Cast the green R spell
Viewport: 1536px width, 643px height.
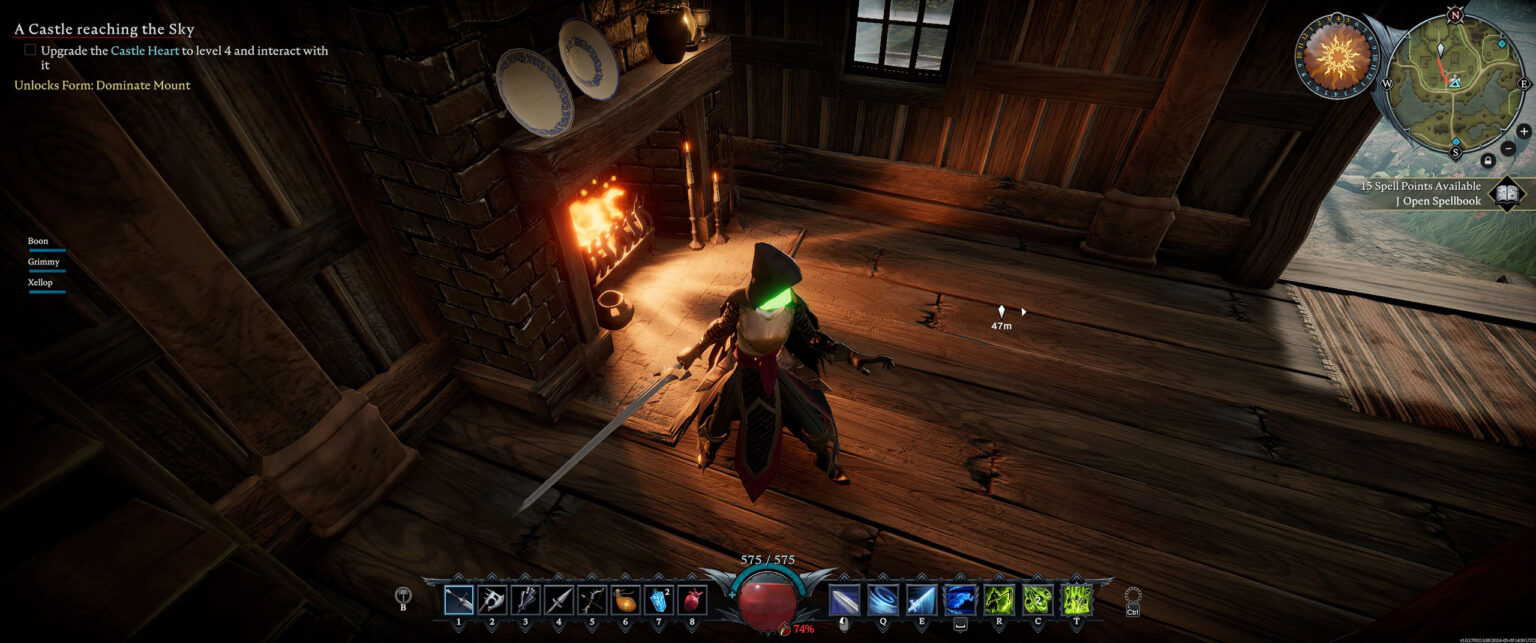(x=999, y=599)
